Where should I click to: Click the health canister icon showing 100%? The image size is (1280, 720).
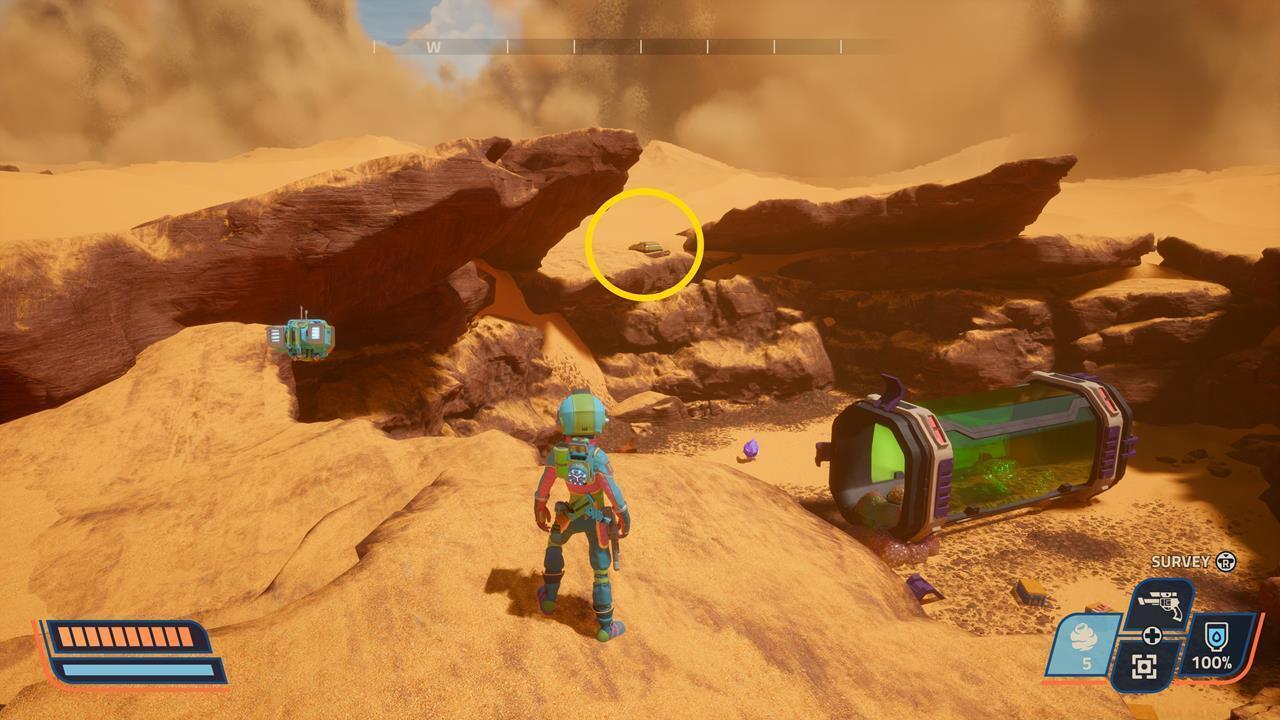coord(1215,637)
